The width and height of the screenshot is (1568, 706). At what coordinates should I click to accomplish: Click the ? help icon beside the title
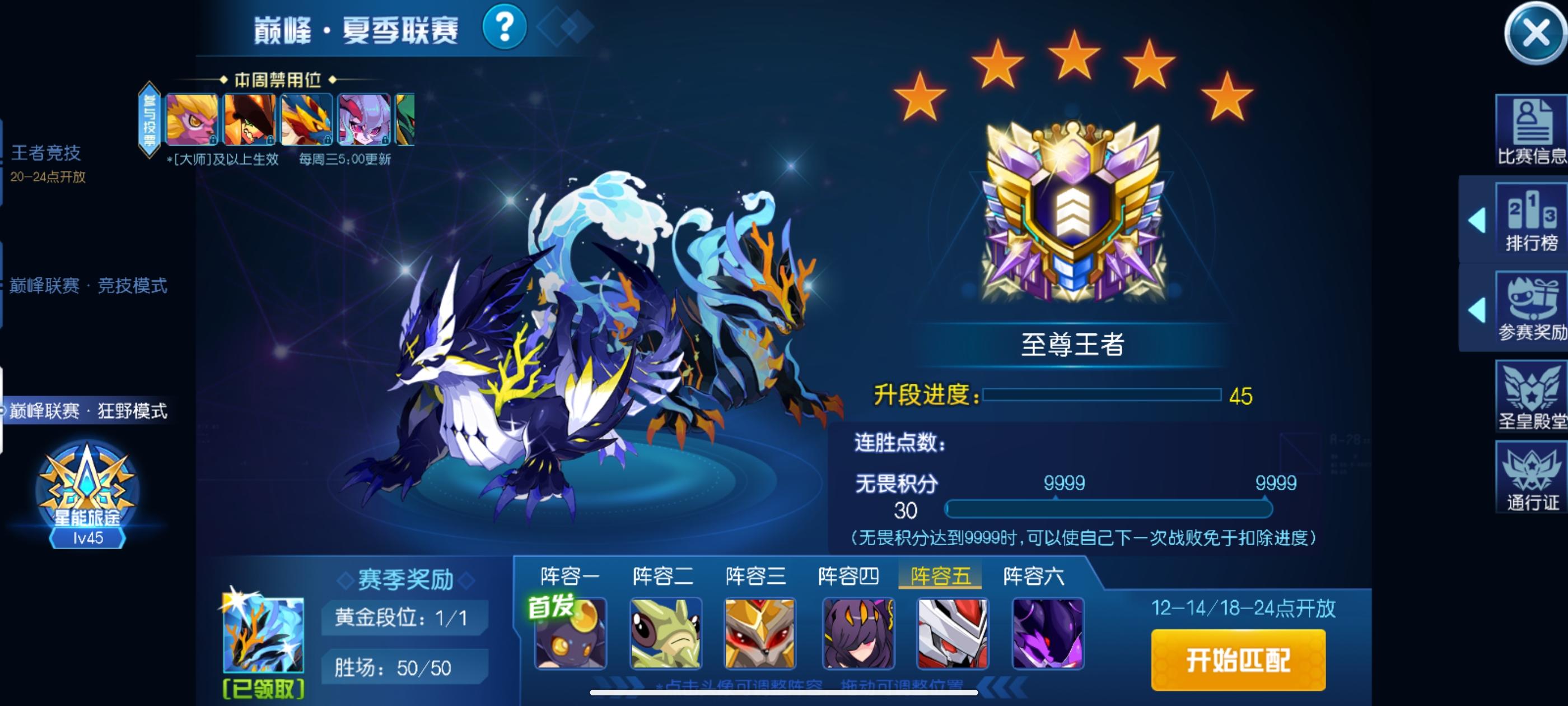pos(505,27)
